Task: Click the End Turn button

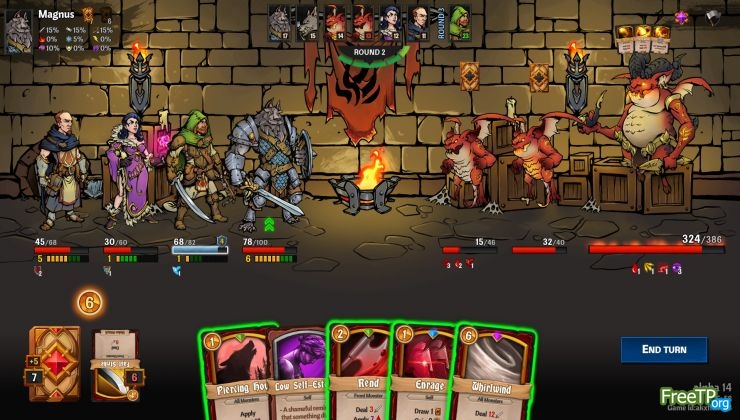Action: tap(663, 349)
